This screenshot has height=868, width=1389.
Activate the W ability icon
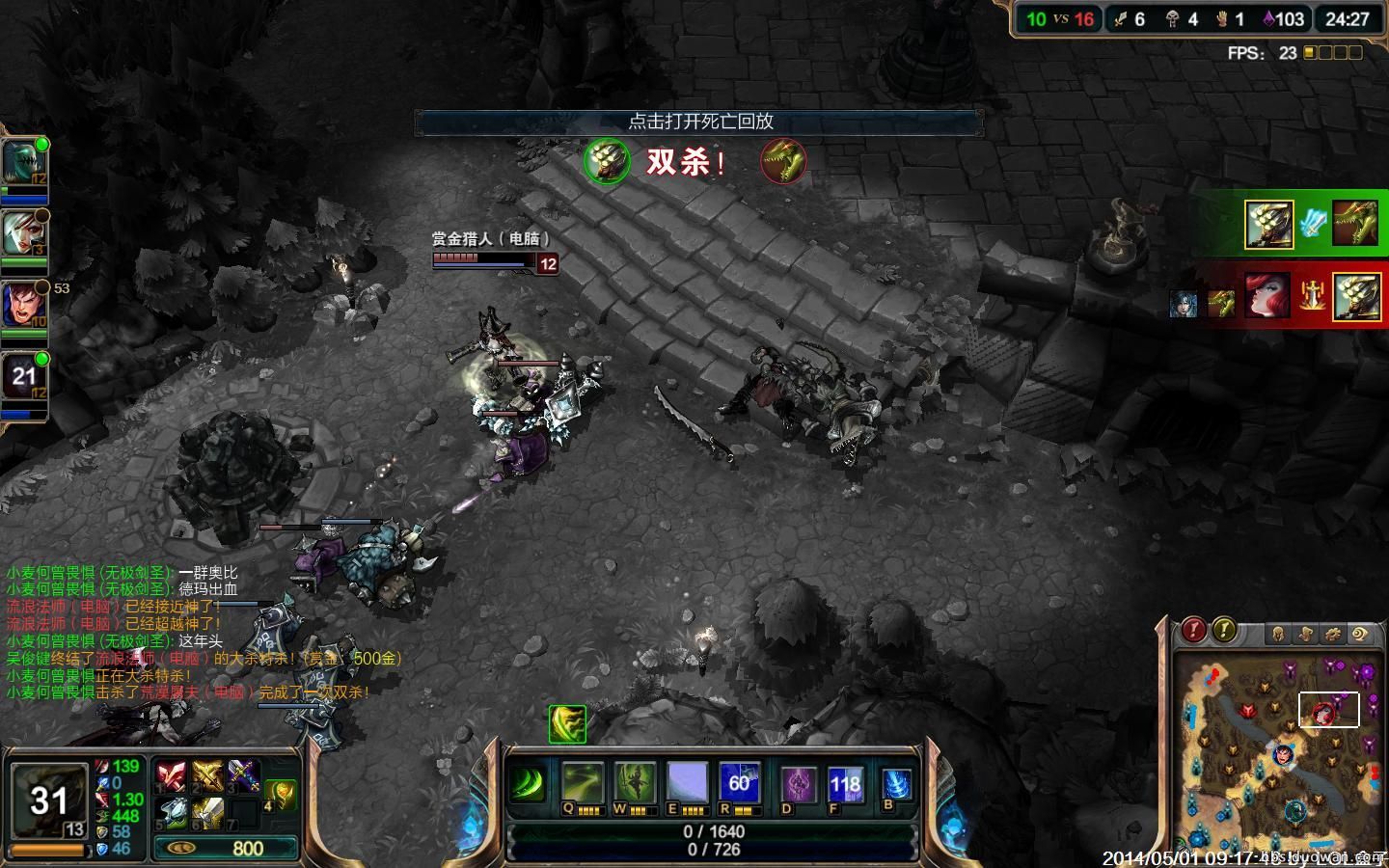[x=635, y=783]
